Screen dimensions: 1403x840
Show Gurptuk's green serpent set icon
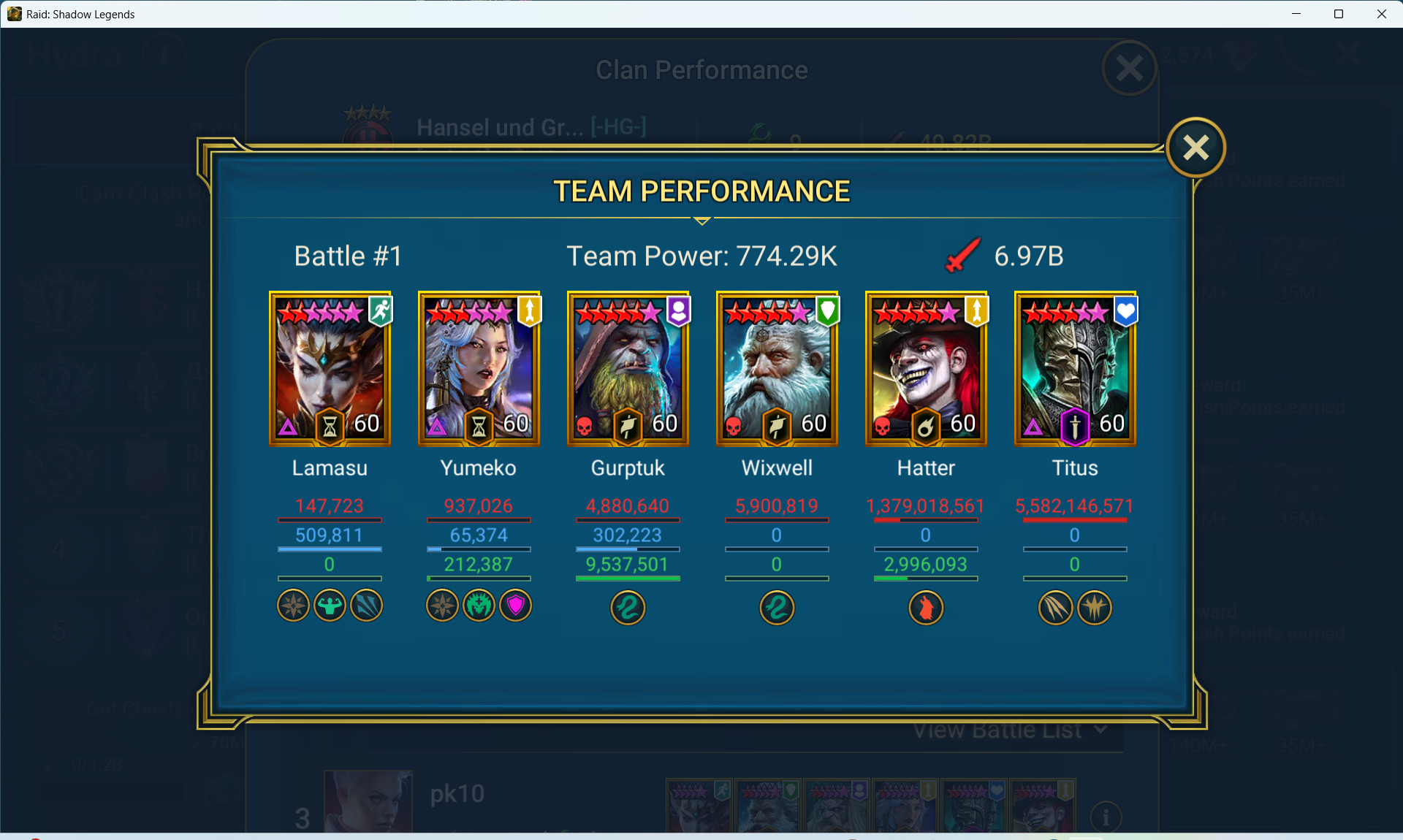(x=628, y=608)
